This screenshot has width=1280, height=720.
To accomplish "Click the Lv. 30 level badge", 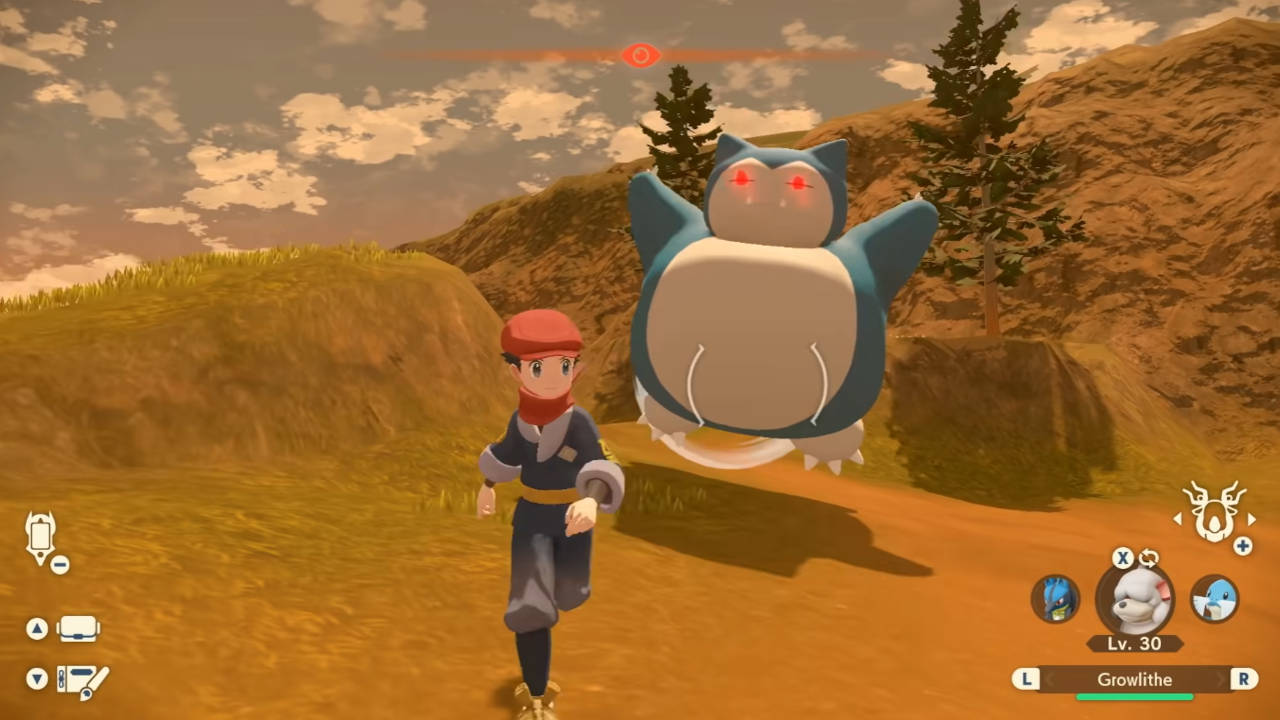I will 1135,645.
